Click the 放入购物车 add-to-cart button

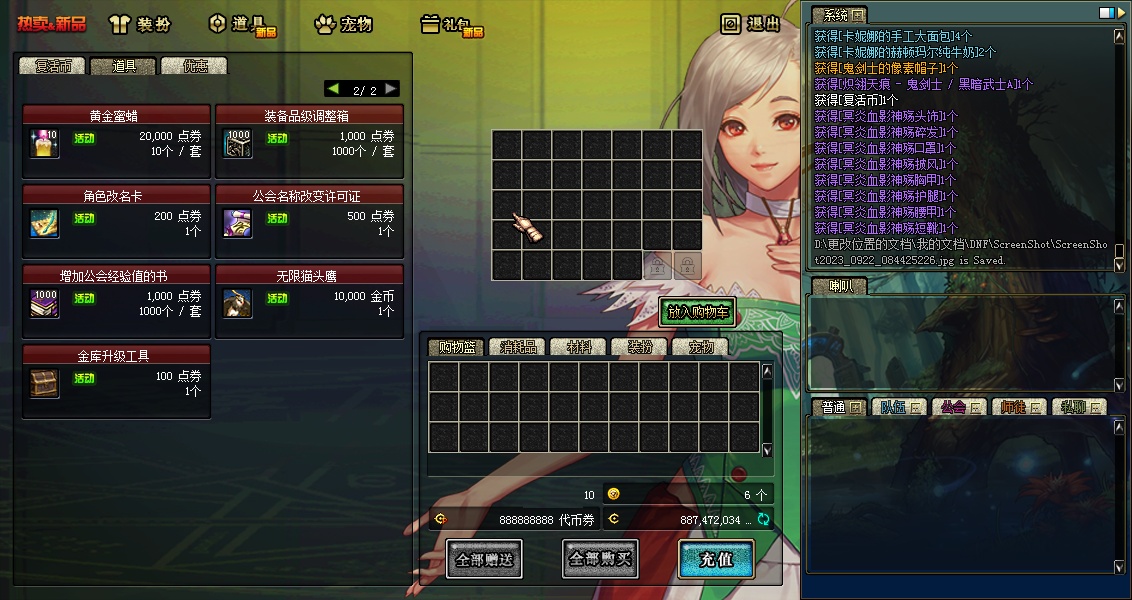697,312
